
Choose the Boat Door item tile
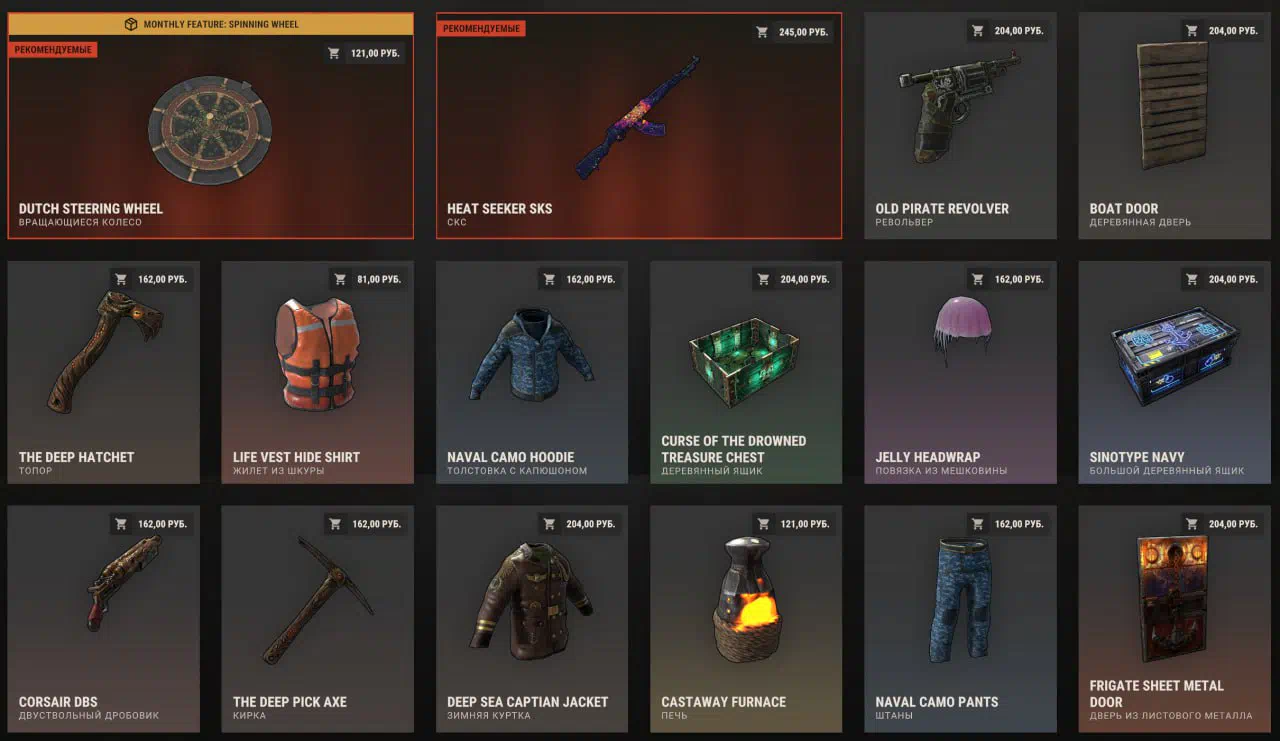pyautogui.click(x=1174, y=125)
